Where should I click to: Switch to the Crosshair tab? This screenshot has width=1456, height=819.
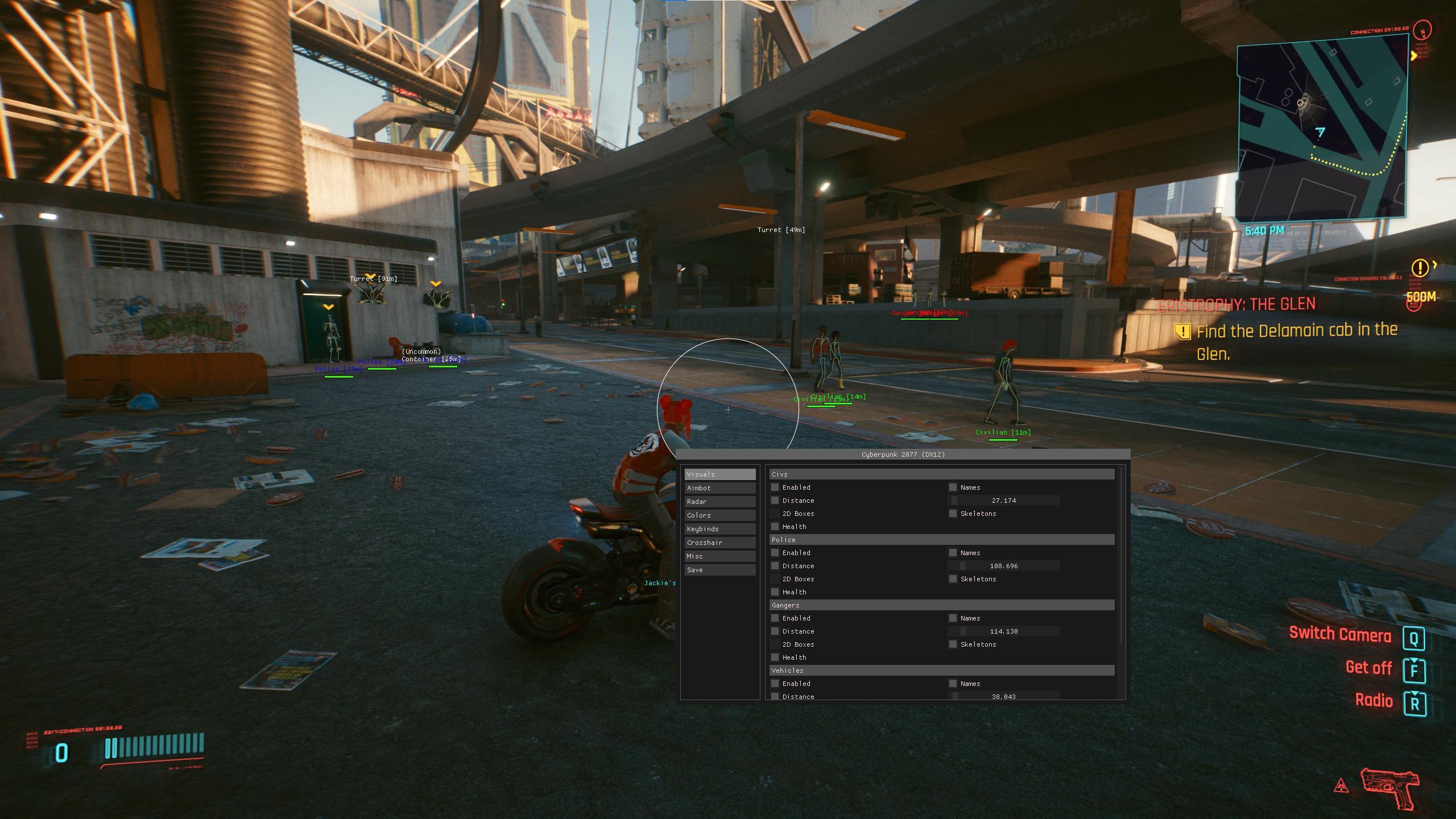pyautogui.click(x=719, y=543)
